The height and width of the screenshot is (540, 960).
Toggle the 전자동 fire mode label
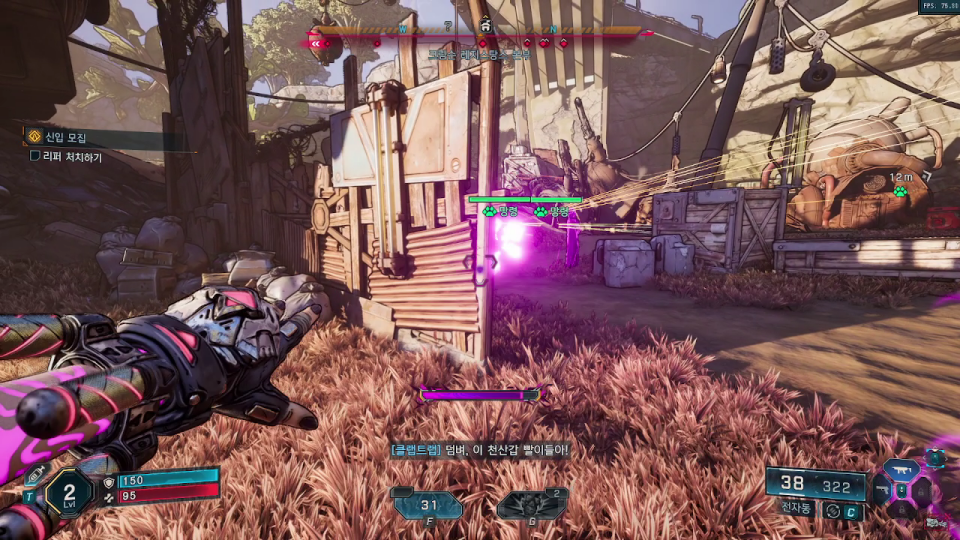click(794, 508)
